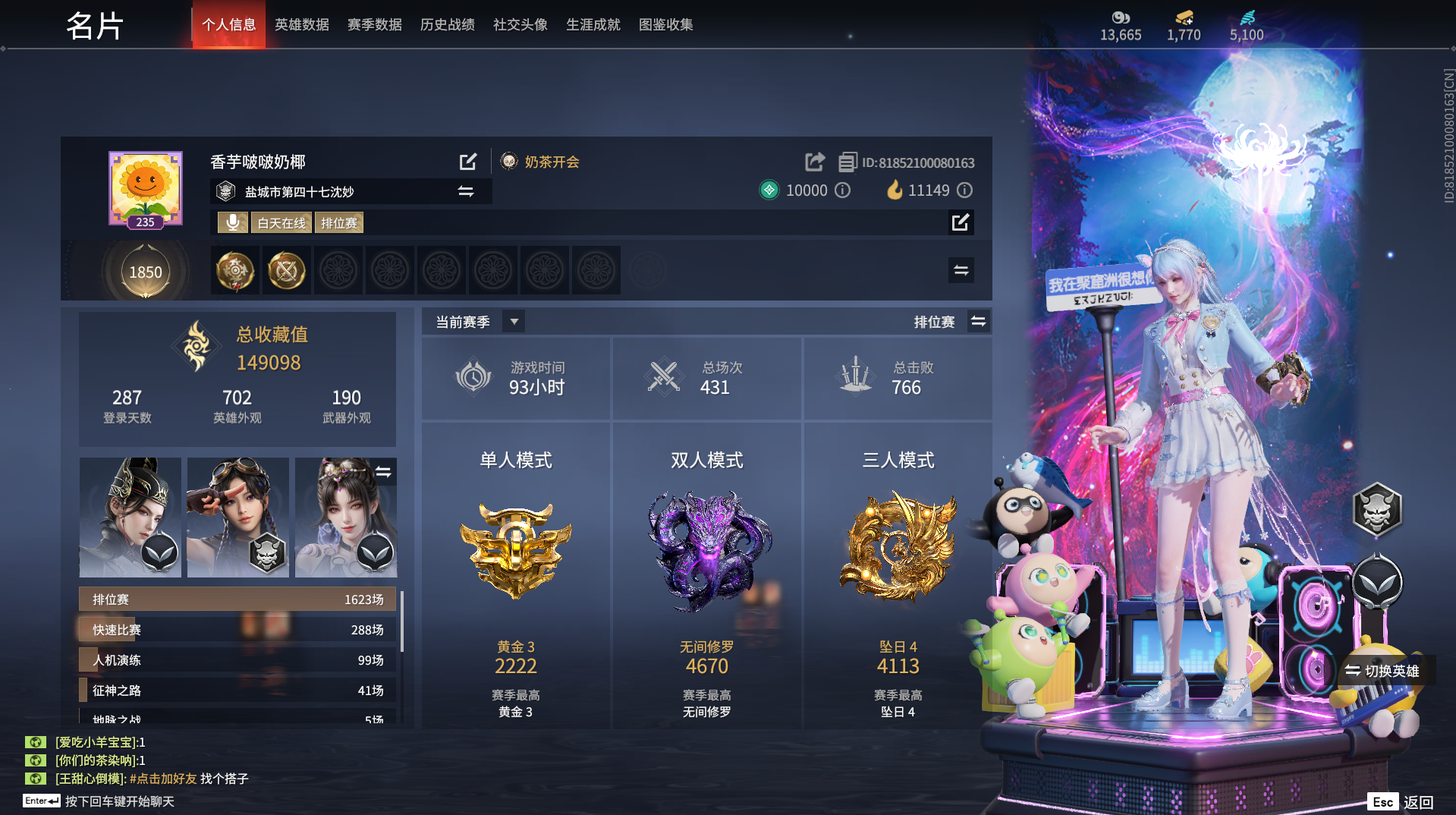Click the share profile icon
The height and width of the screenshot is (815, 1456).
[813, 162]
